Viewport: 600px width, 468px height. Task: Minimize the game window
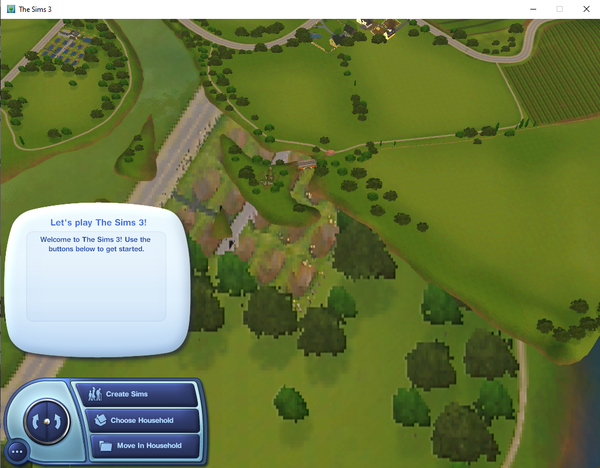click(531, 9)
